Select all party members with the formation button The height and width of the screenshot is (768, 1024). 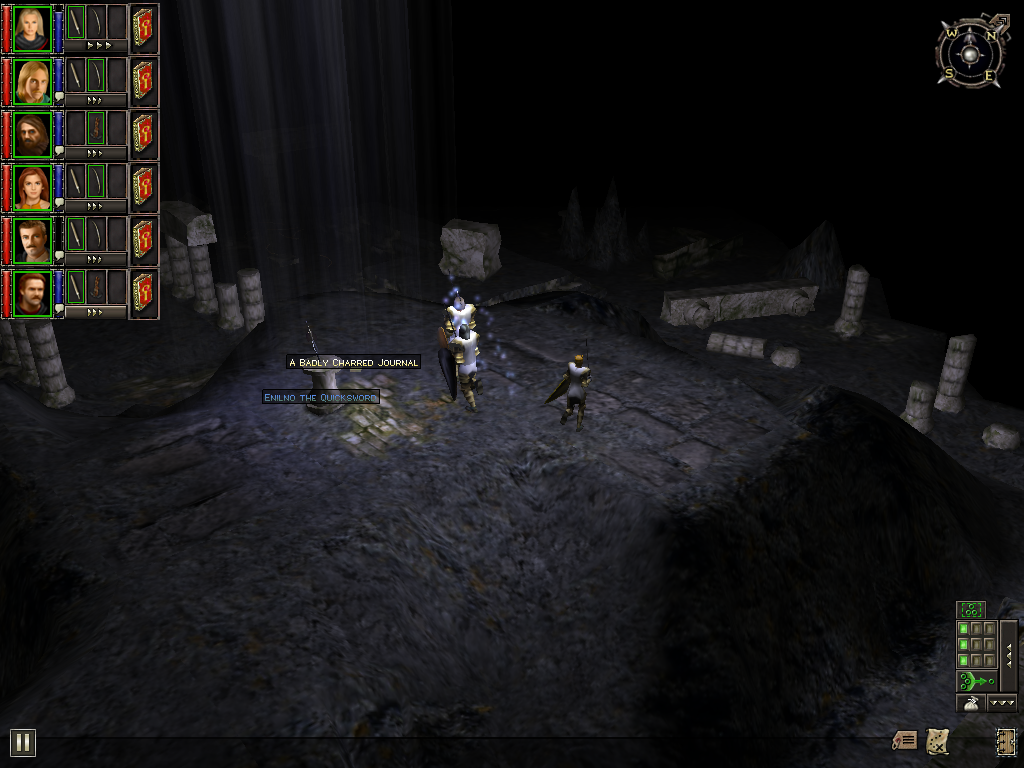tap(971, 609)
